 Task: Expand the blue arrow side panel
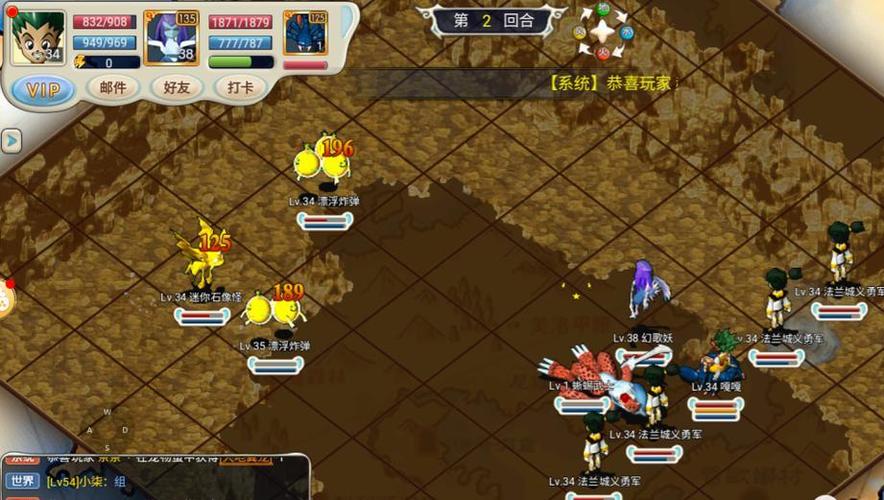(x=11, y=141)
